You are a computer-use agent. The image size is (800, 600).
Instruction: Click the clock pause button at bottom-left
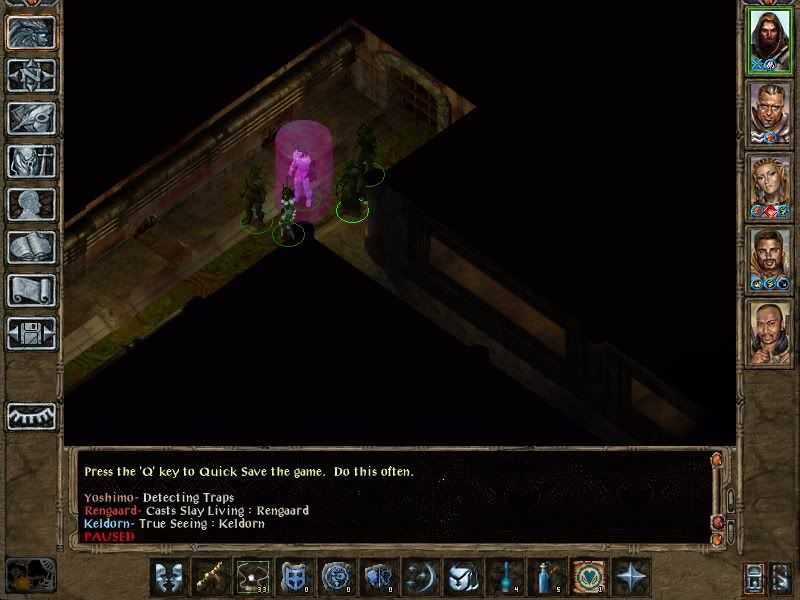[x=28, y=576]
